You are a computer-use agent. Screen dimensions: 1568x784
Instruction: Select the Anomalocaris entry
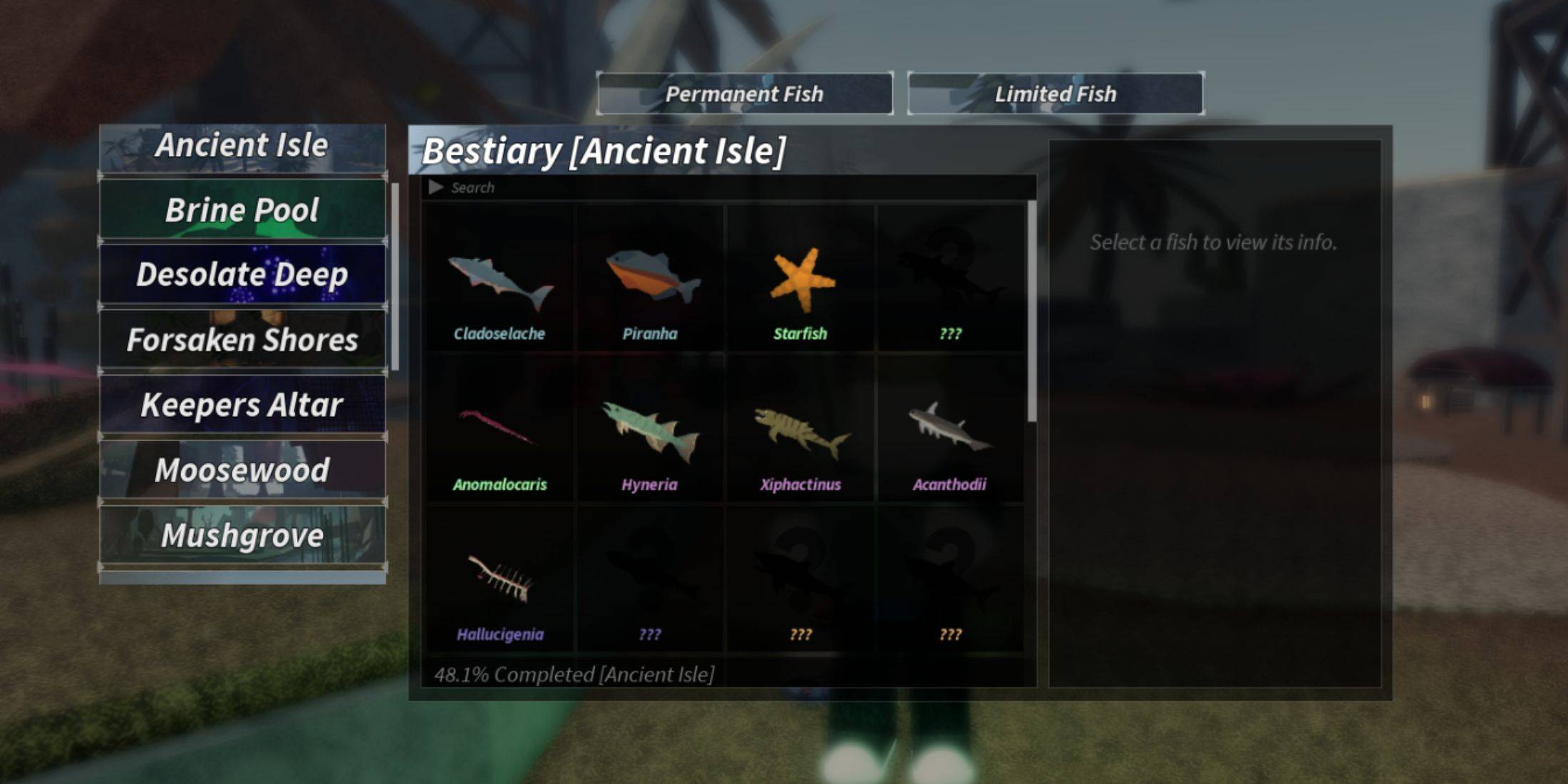click(x=499, y=431)
